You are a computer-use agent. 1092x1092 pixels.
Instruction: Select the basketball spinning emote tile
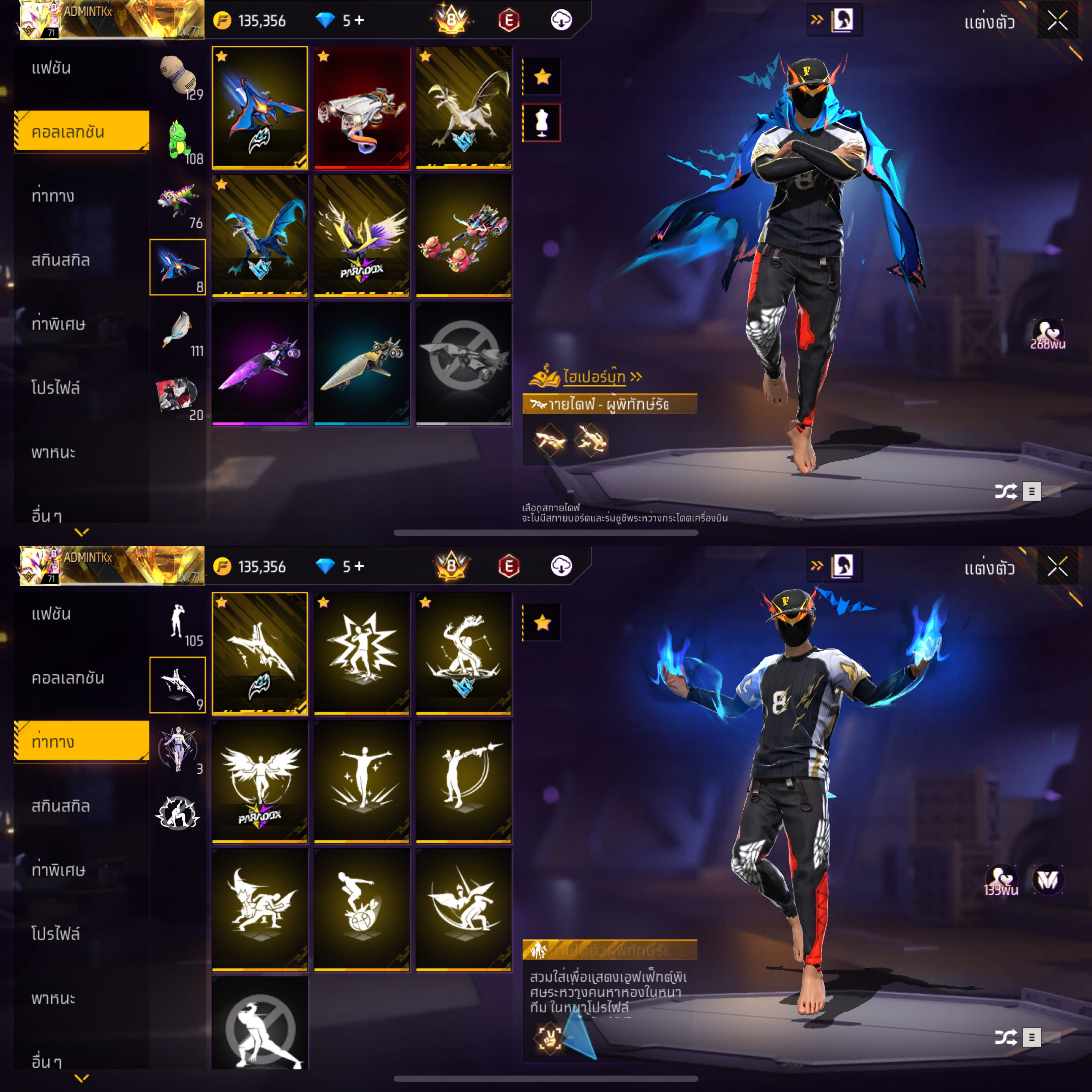(362, 909)
